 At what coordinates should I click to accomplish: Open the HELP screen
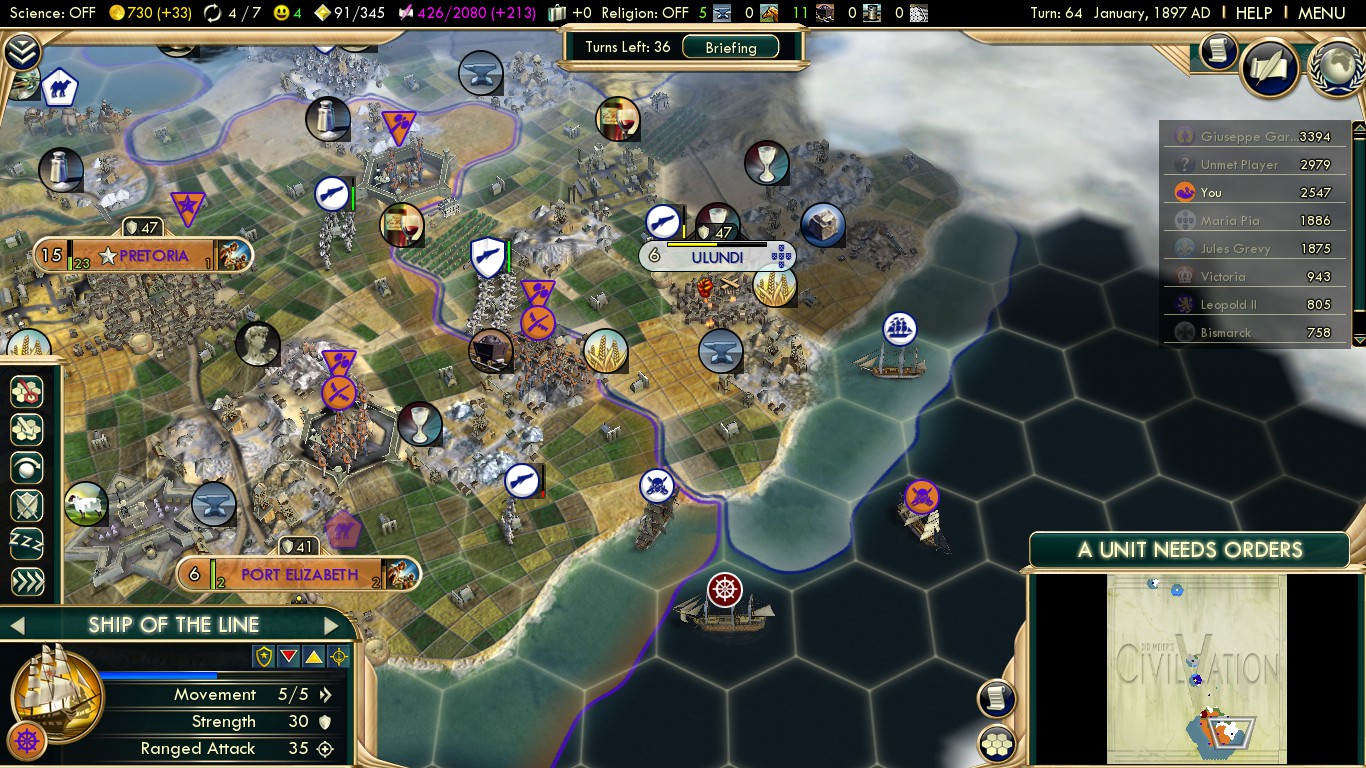click(x=1253, y=13)
